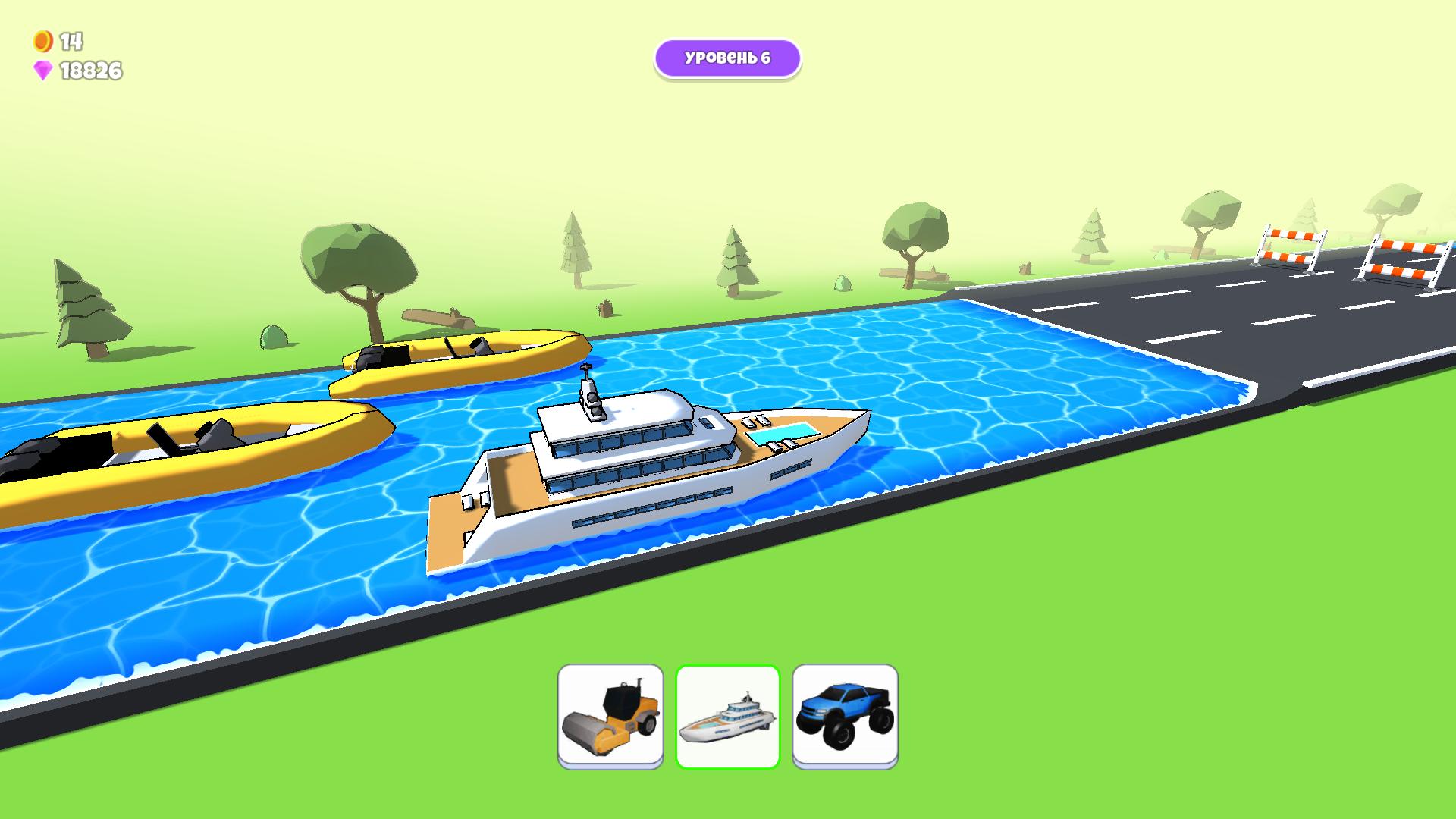The height and width of the screenshot is (819, 1456).
Task: Click the Уровень 6 level badge
Action: click(x=727, y=57)
